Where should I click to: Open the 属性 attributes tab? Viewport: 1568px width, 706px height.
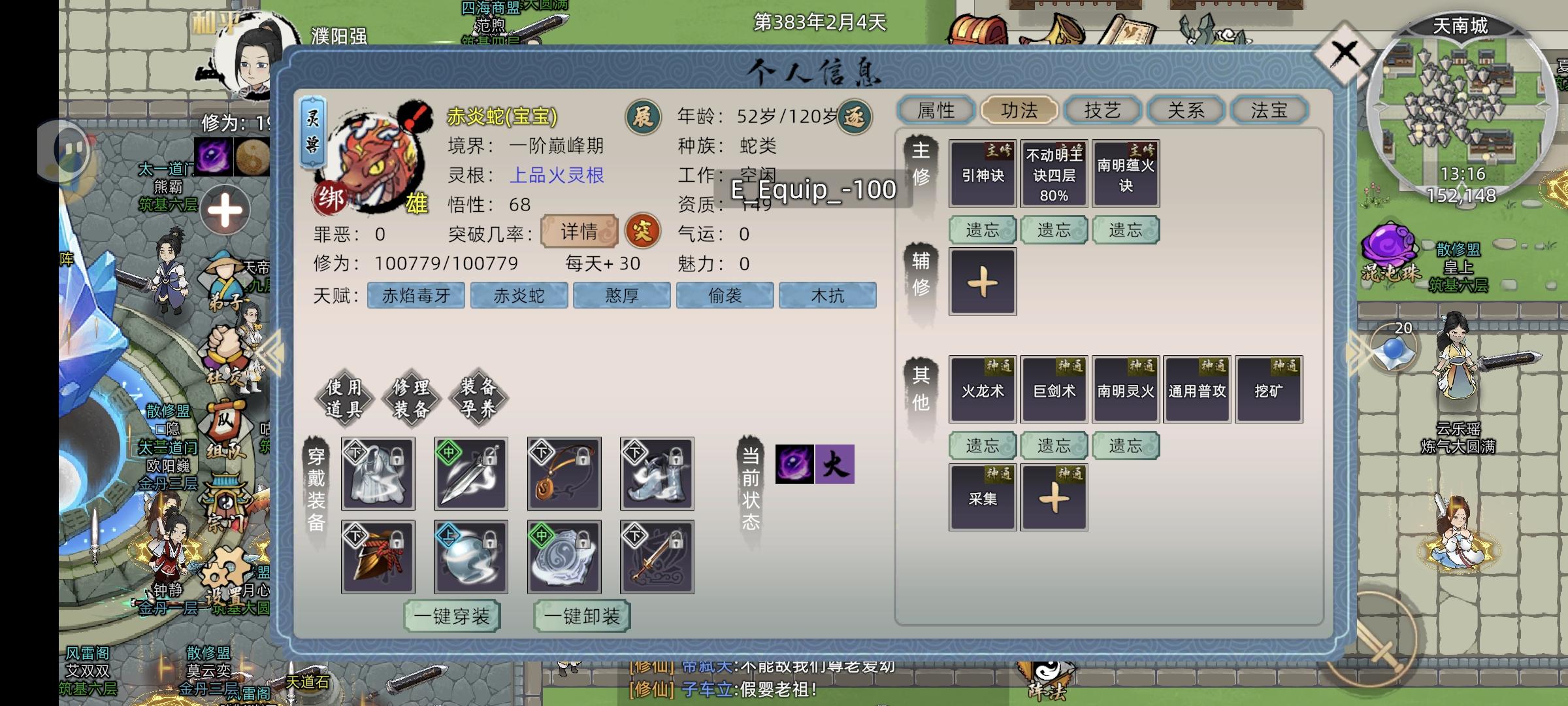[937, 110]
